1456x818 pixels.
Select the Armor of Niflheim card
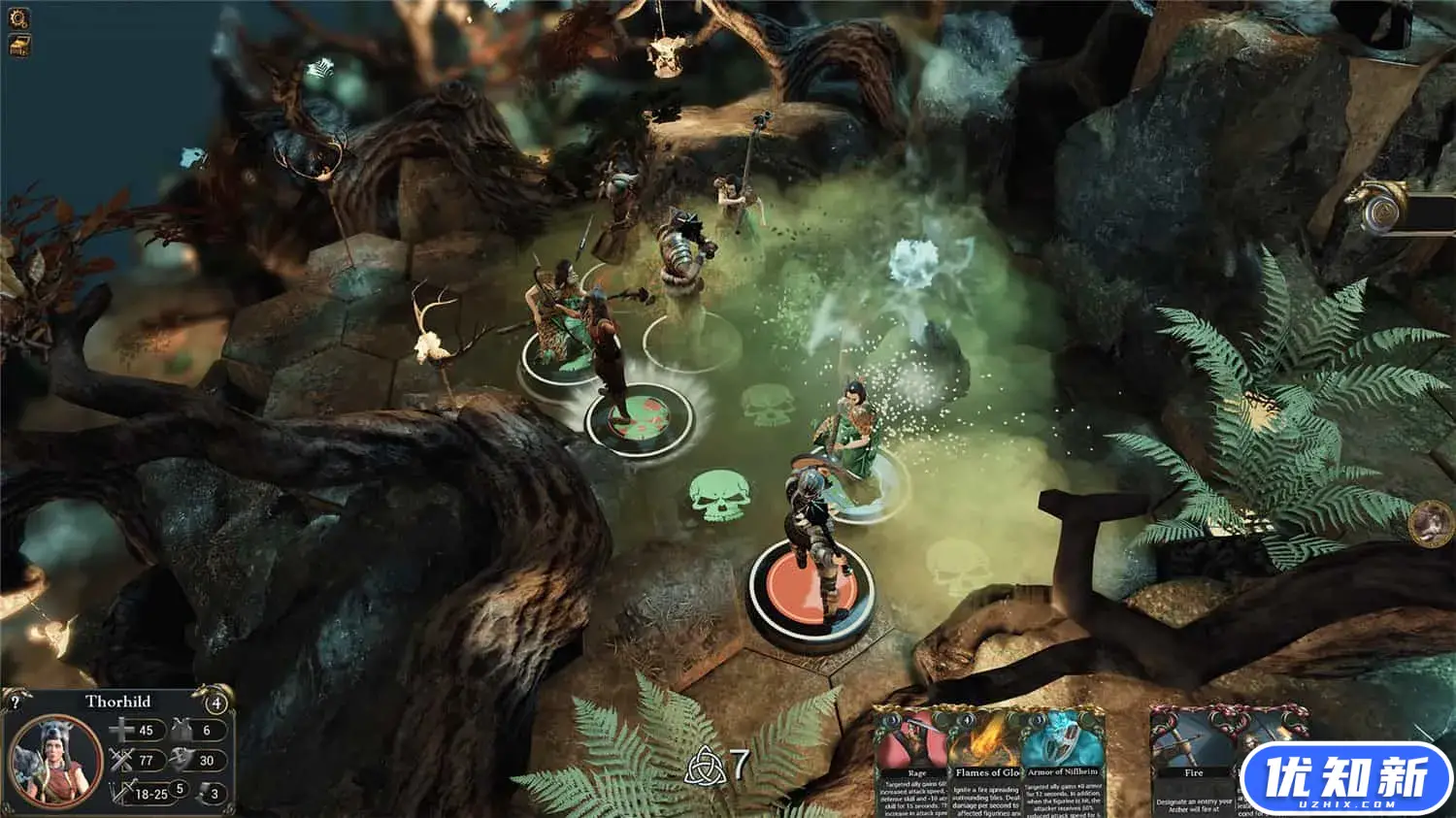[x=1061, y=762]
